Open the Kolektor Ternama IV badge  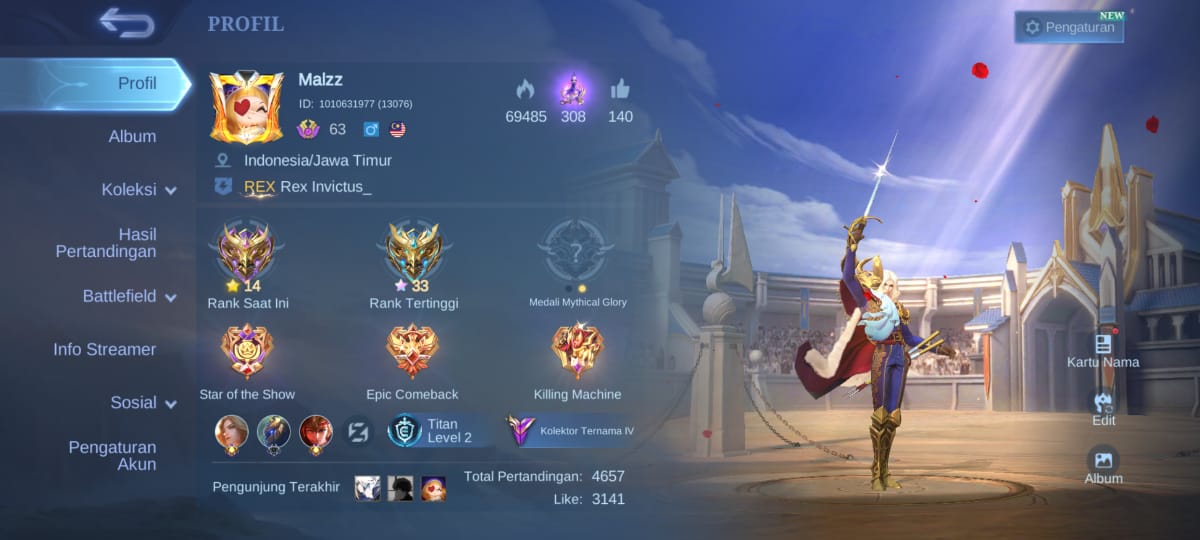(x=571, y=431)
